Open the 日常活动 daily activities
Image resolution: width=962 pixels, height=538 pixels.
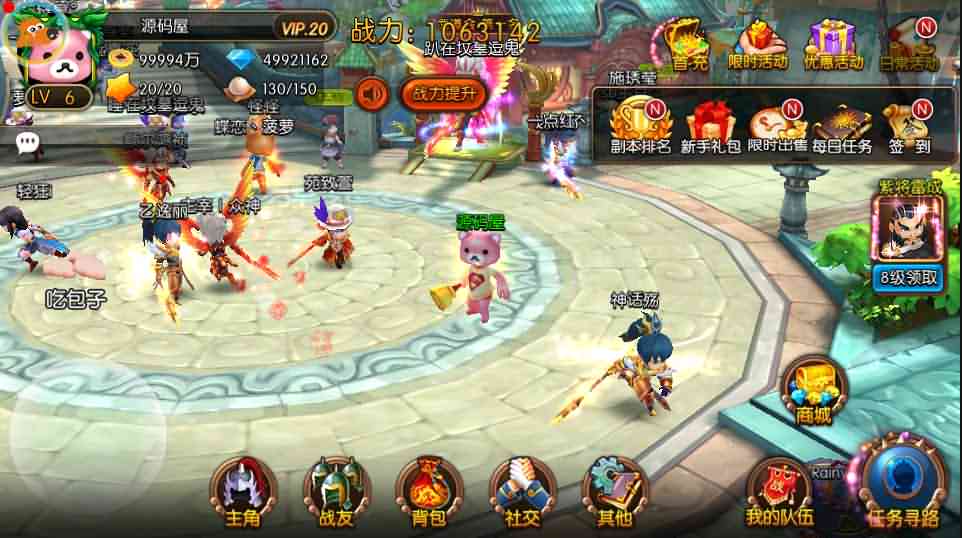(x=909, y=44)
